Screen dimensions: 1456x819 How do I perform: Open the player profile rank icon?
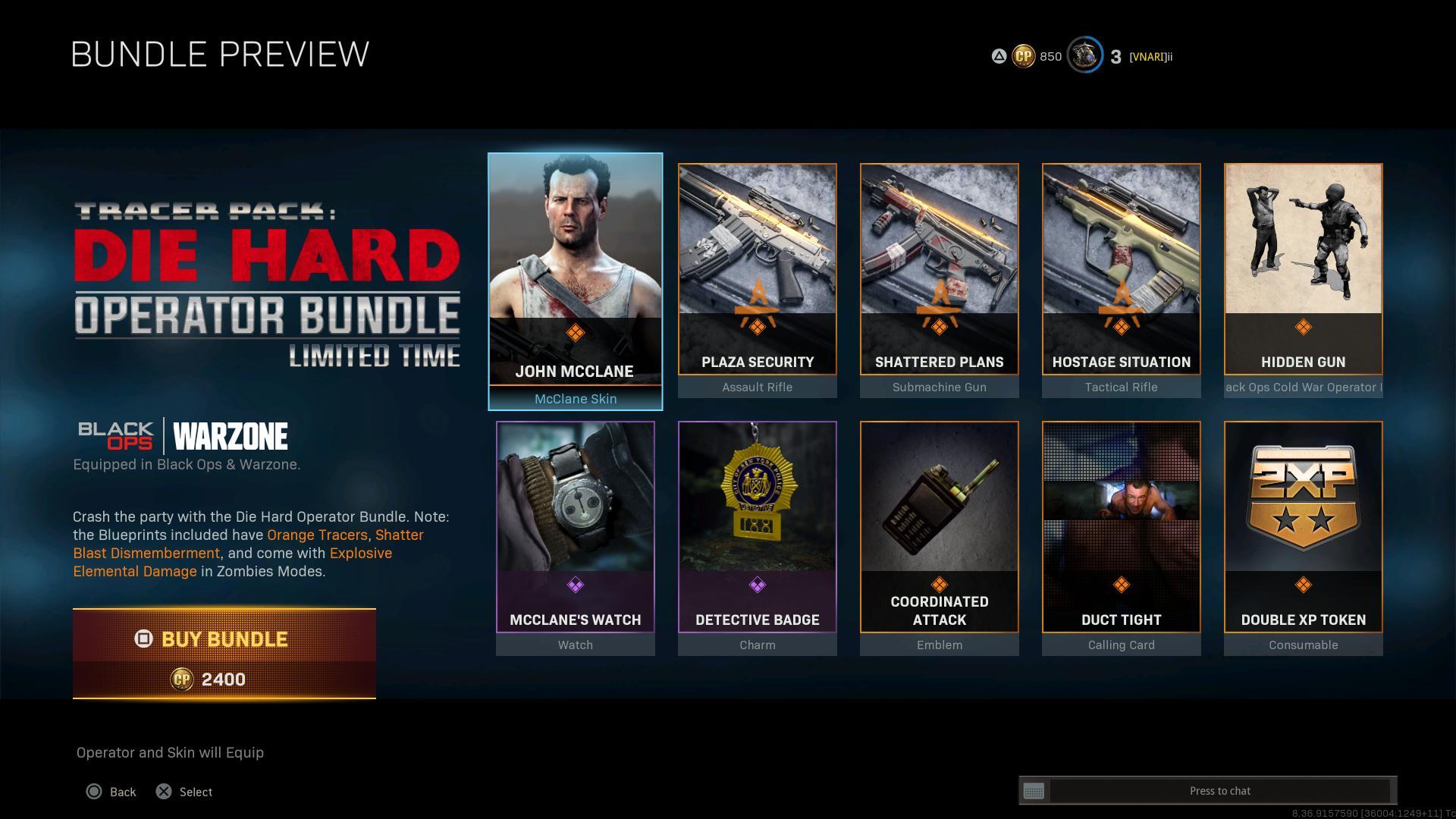(x=1084, y=56)
